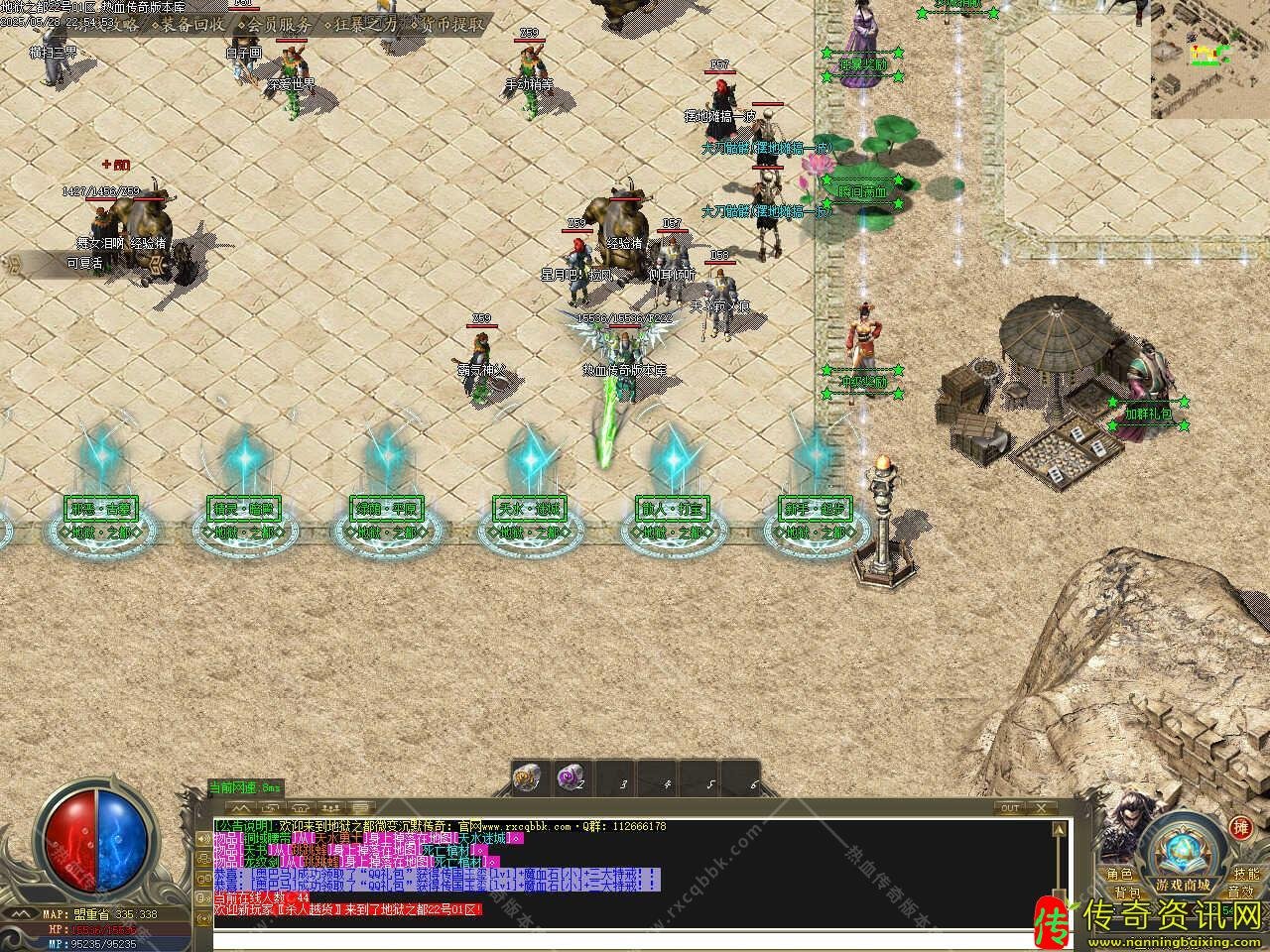Open the 角色 character panel
The image size is (1270, 952).
pyautogui.click(x=1120, y=874)
